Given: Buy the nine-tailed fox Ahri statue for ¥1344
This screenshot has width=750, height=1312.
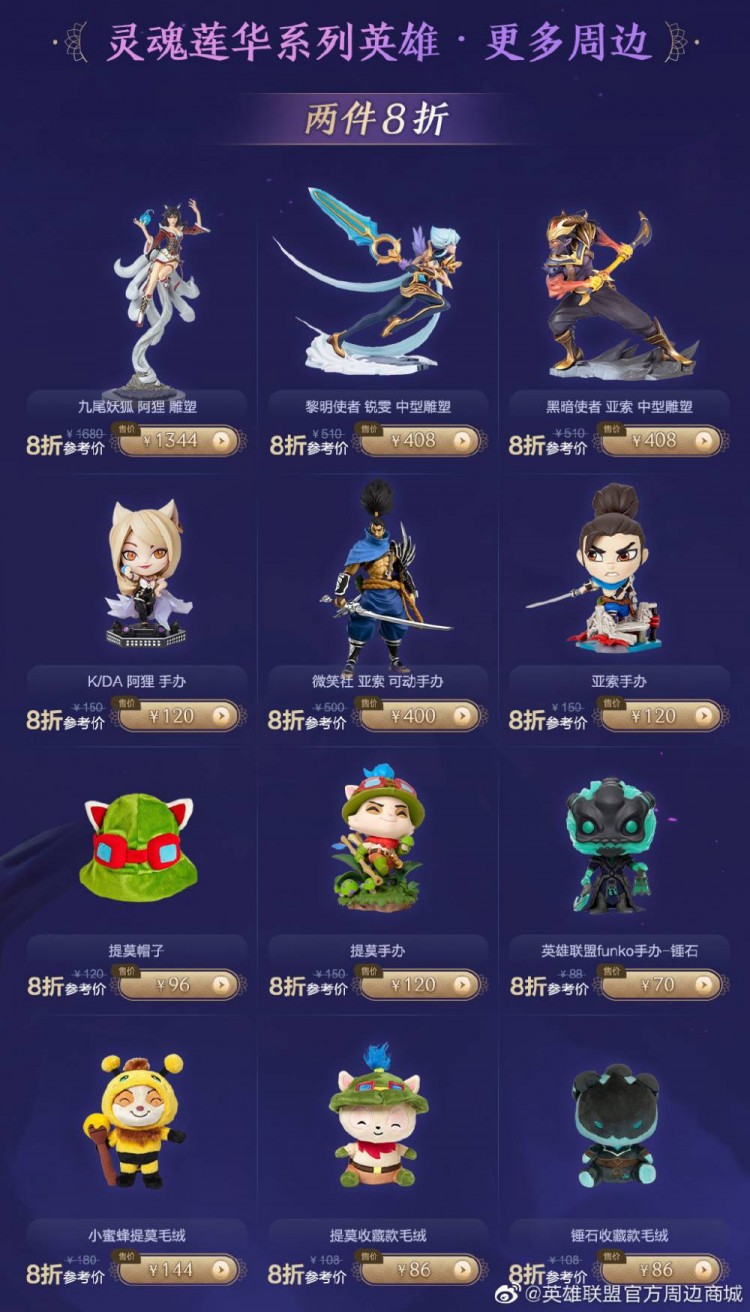Looking at the screenshot, I should [x=178, y=440].
